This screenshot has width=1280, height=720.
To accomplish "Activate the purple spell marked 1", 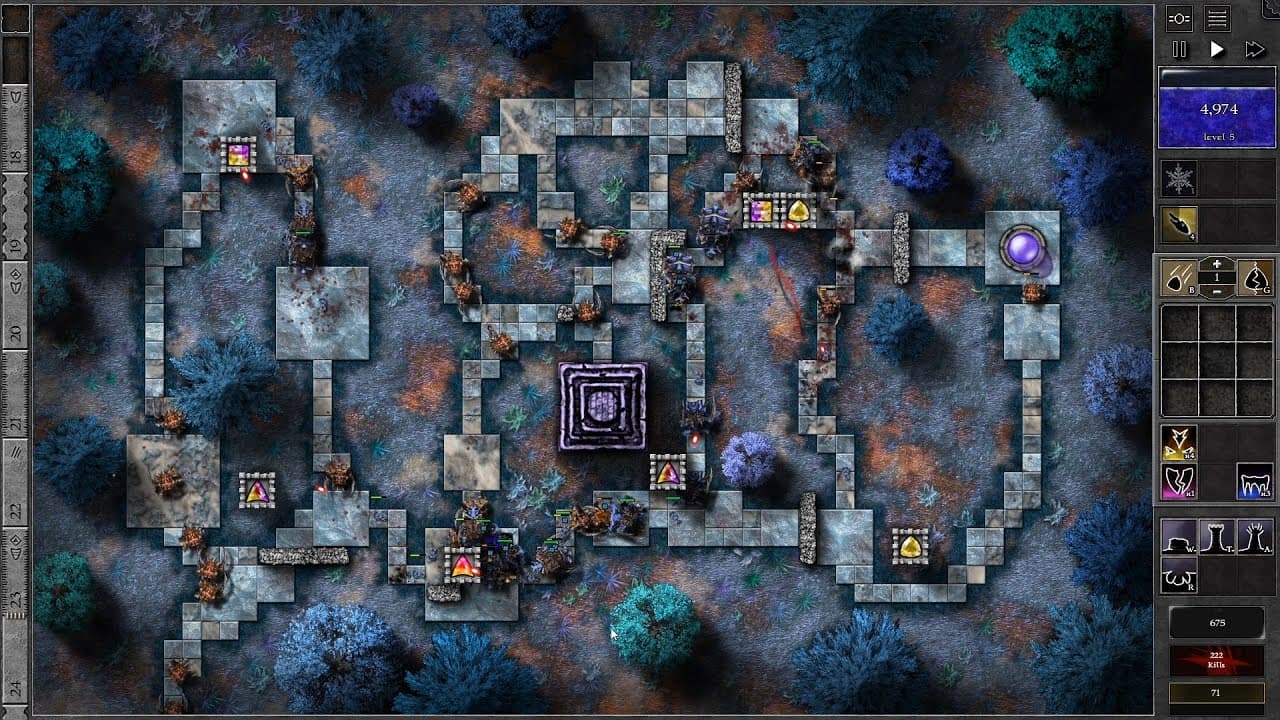I will pyautogui.click(x=1178, y=481).
